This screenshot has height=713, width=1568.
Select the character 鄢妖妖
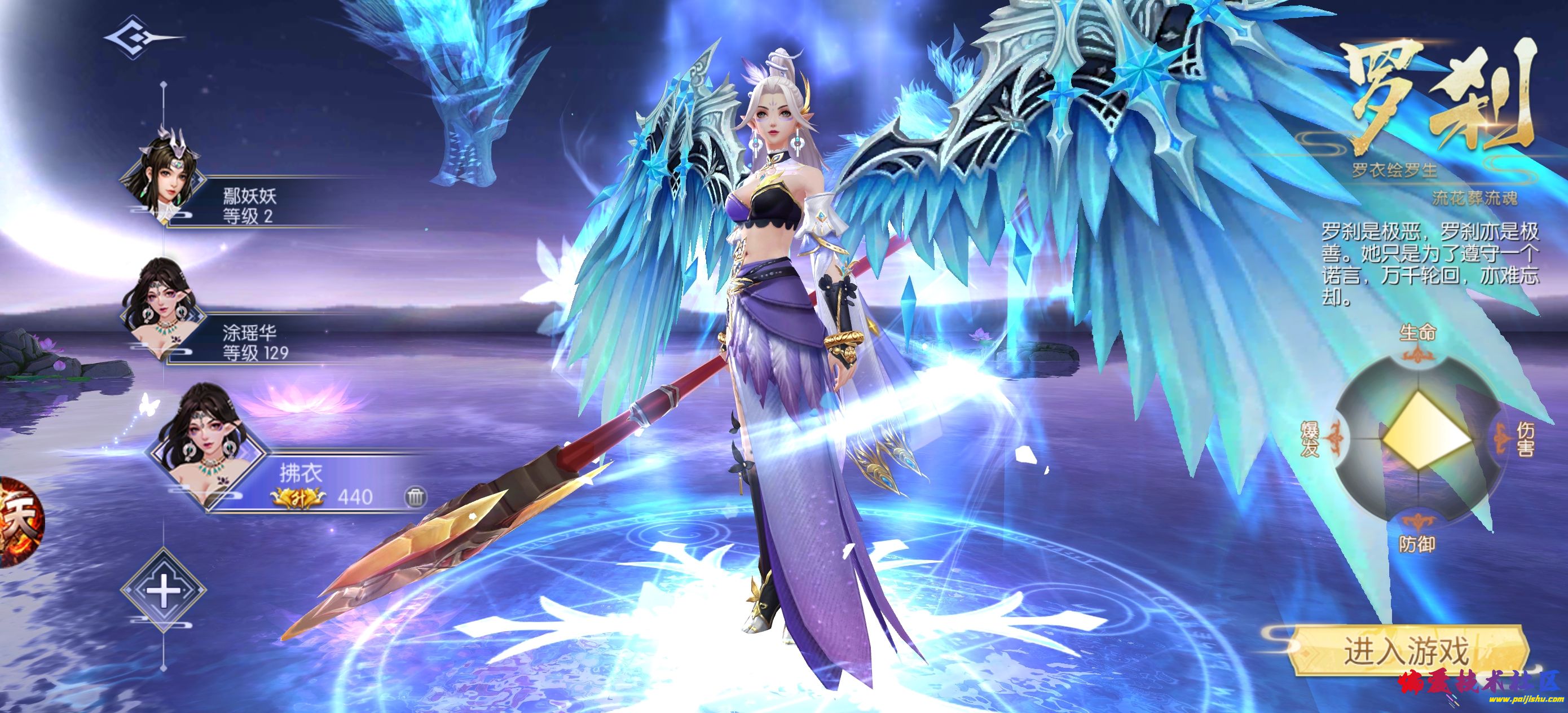pyautogui.click(x=248, y=206)
